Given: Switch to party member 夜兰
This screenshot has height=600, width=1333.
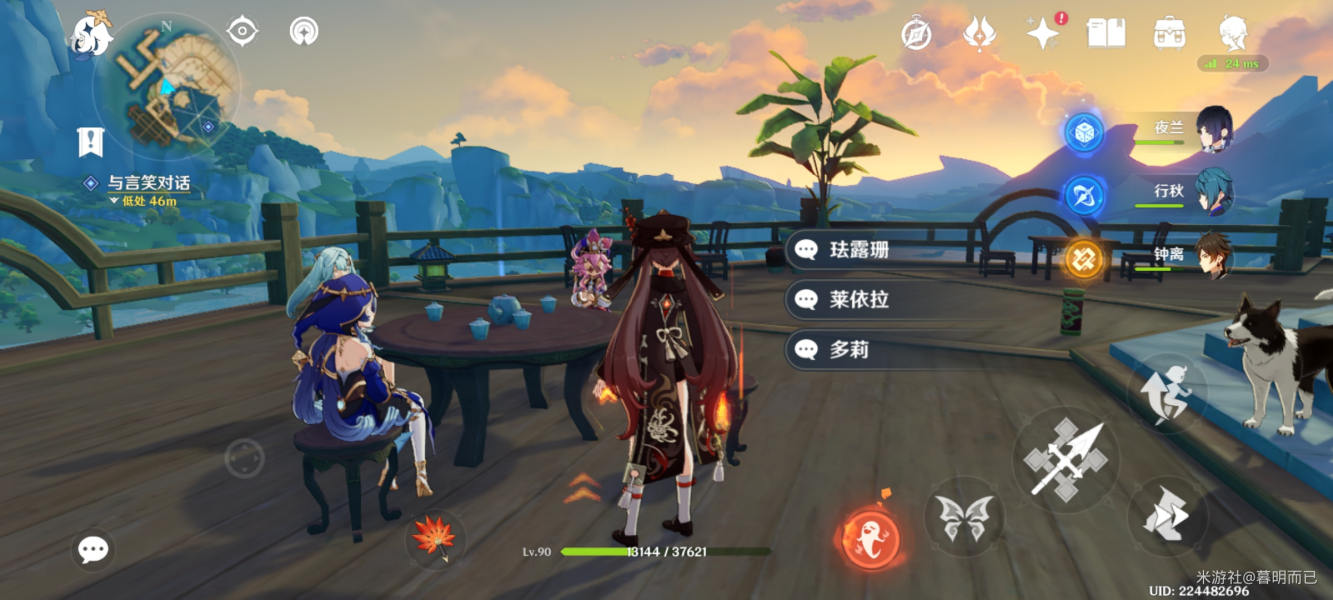Looking at the screenshot, I should [x=1213, y=129].
